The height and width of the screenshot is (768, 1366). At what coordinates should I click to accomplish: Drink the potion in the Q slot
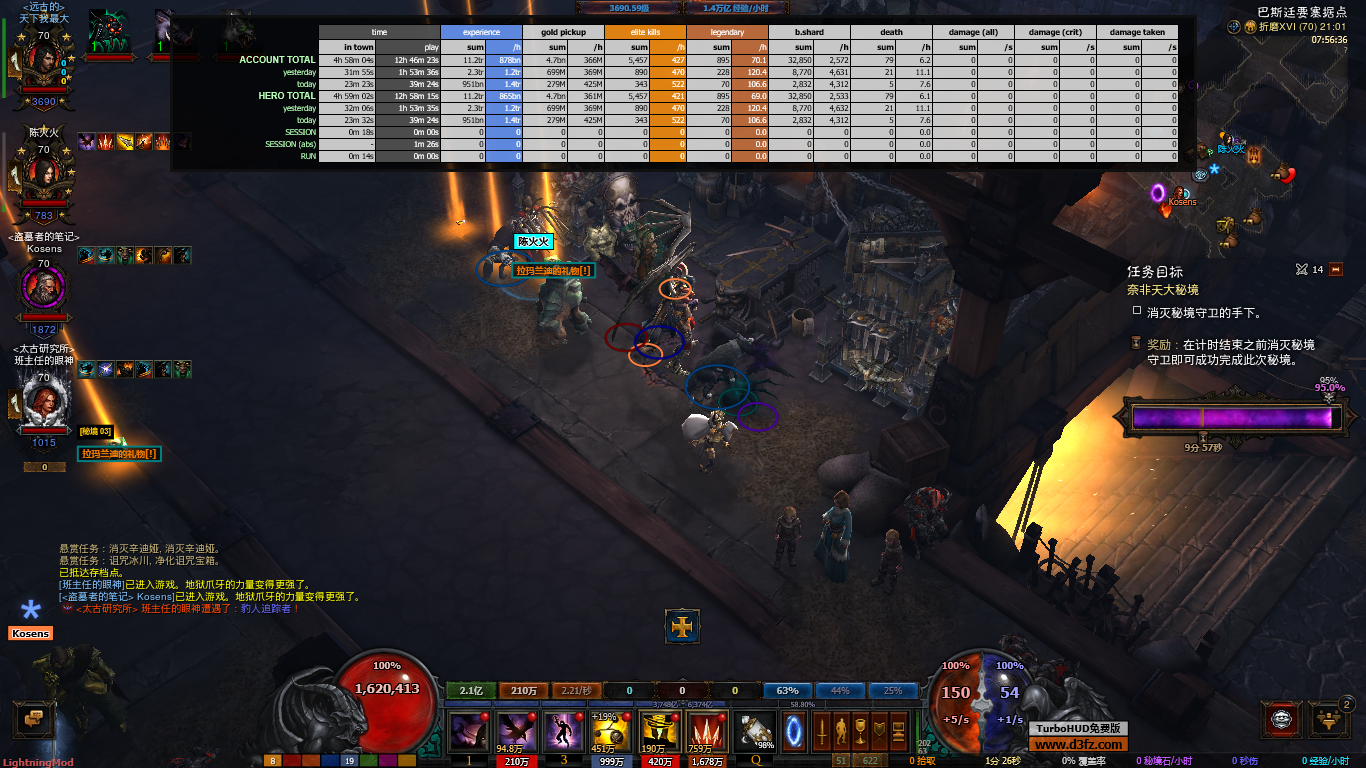click(755, 732)
